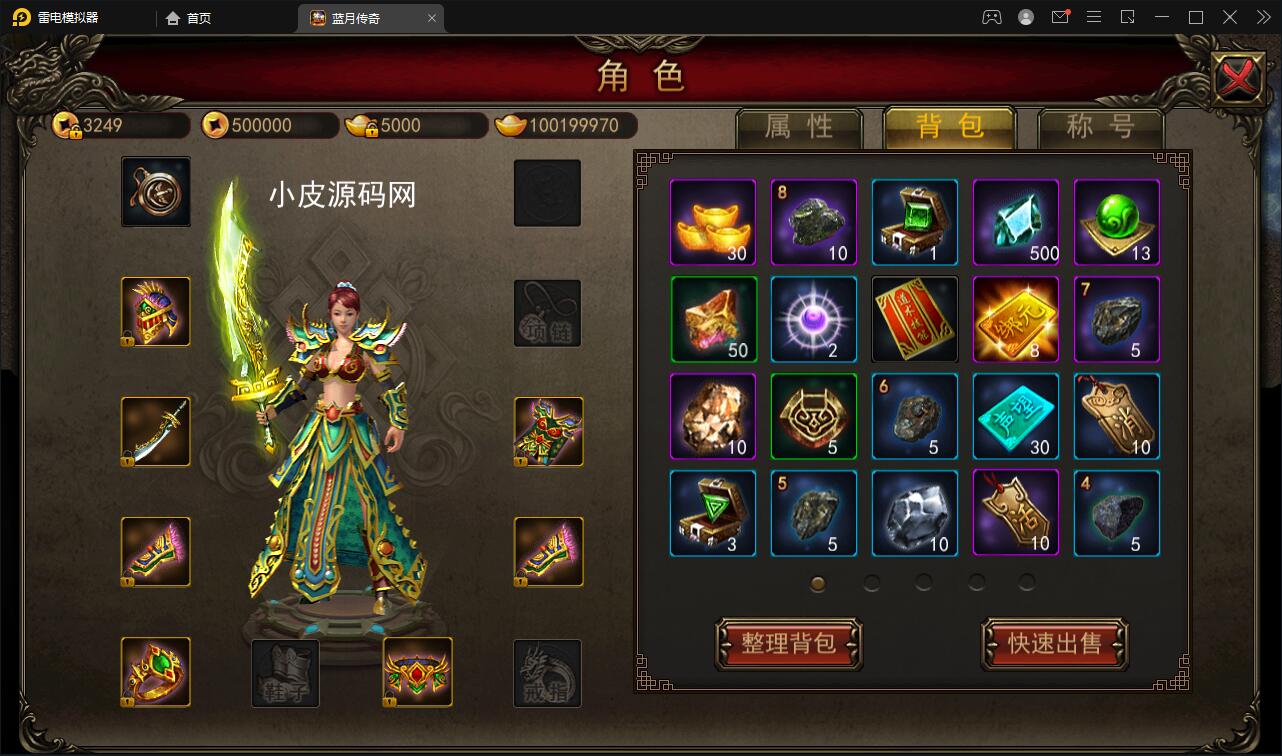Open the LDPlayer mail notification icon
Image resolution: width=1282 pixels, height=756 pixels.
(x=1060, y=17)
